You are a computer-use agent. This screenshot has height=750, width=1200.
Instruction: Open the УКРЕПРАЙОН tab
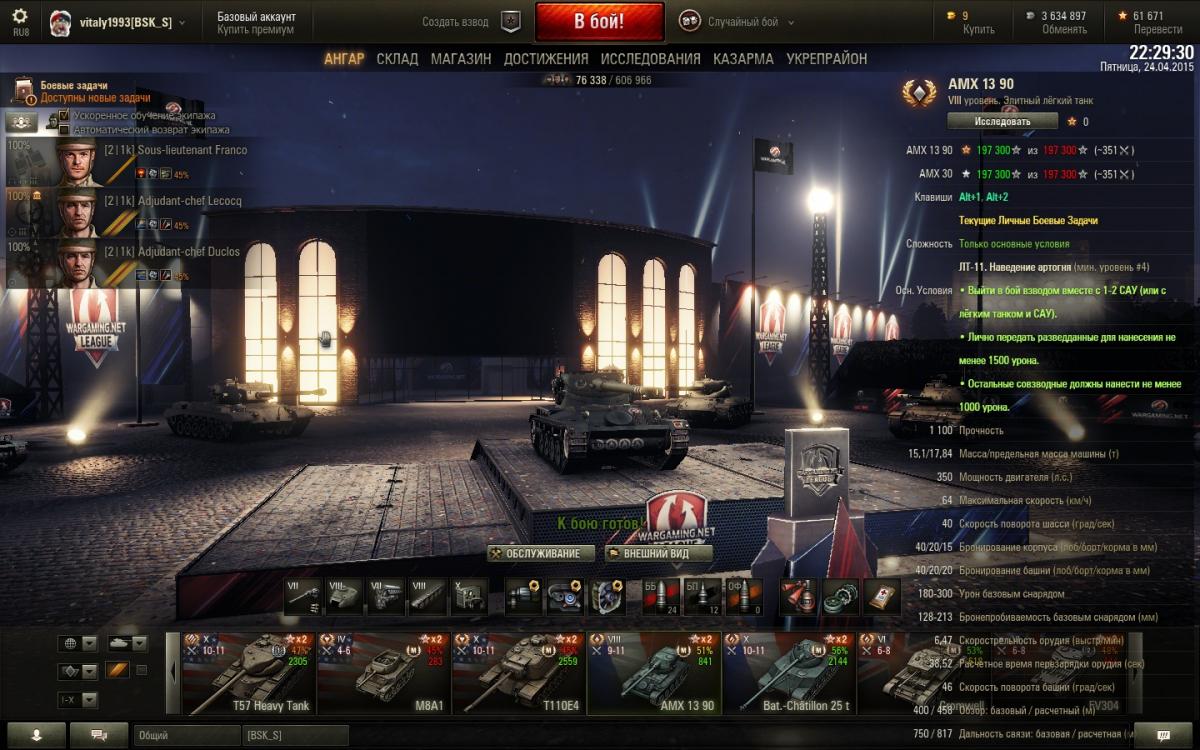[826, 59]
